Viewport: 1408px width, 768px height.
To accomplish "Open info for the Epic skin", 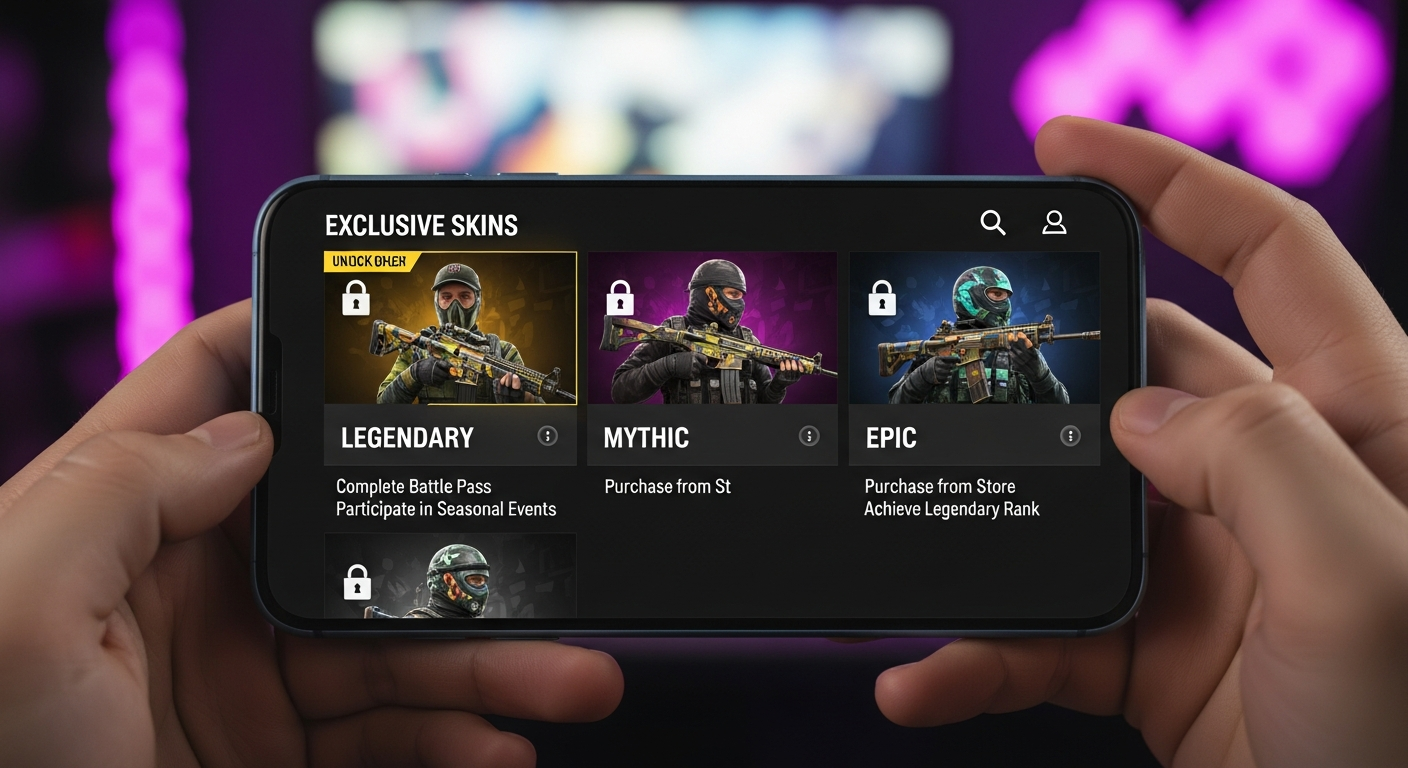I will [x=1070, y=436].
